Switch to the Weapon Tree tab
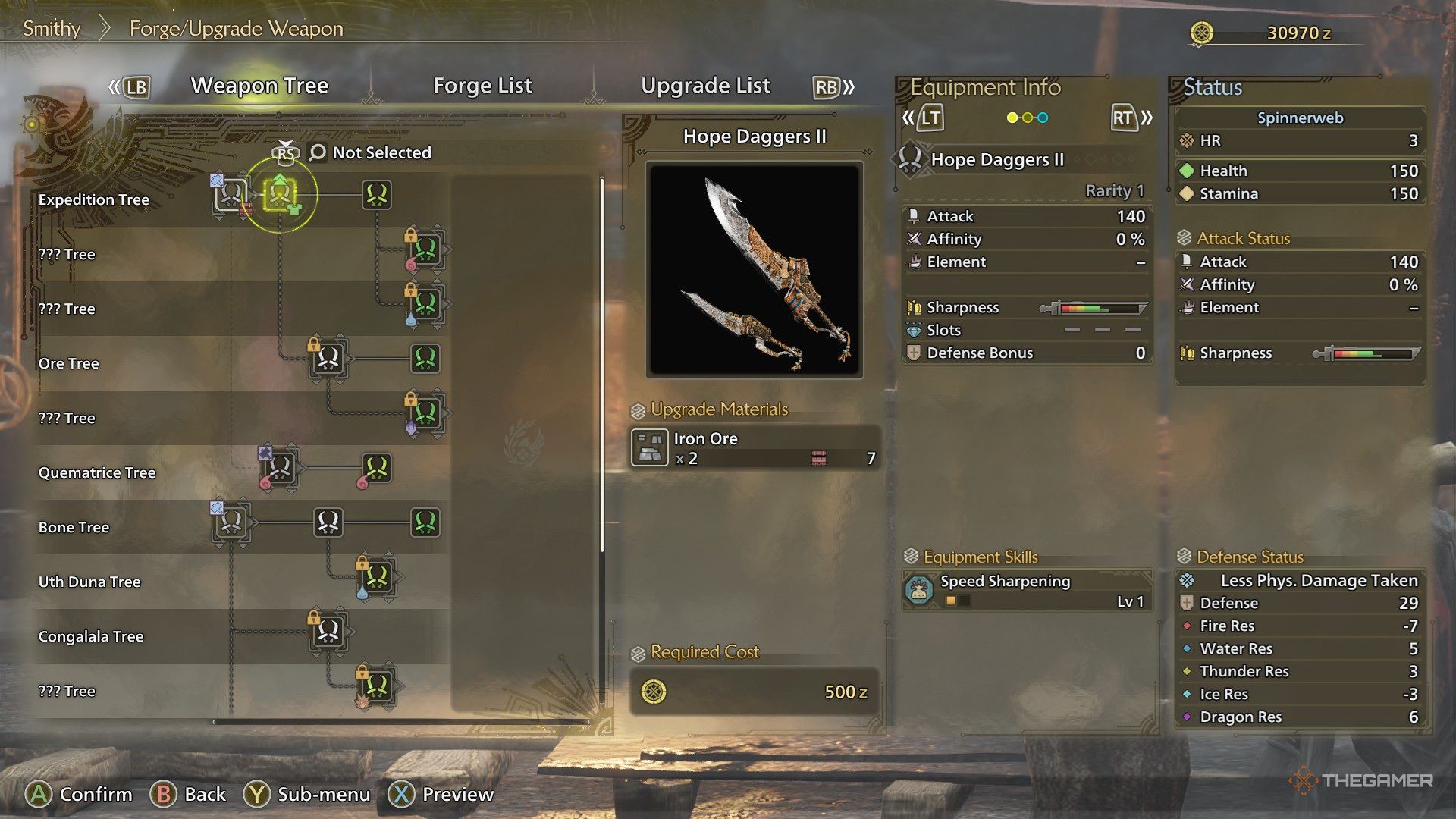Viewport: 1456px width, 819px height. (x=259, y=86)
